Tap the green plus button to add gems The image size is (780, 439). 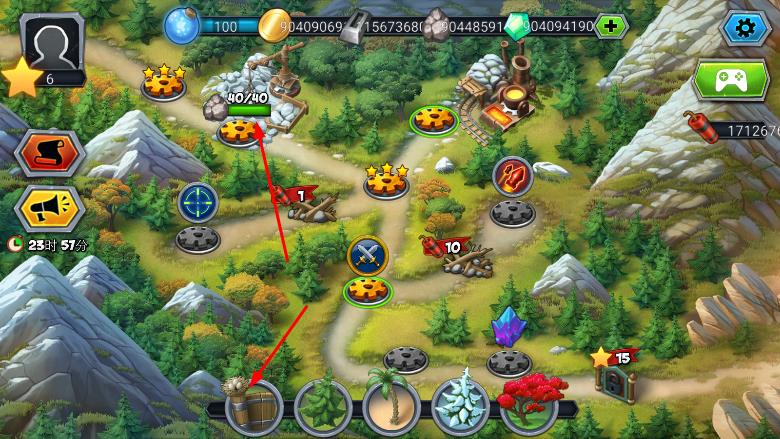[x=610, y=26]
